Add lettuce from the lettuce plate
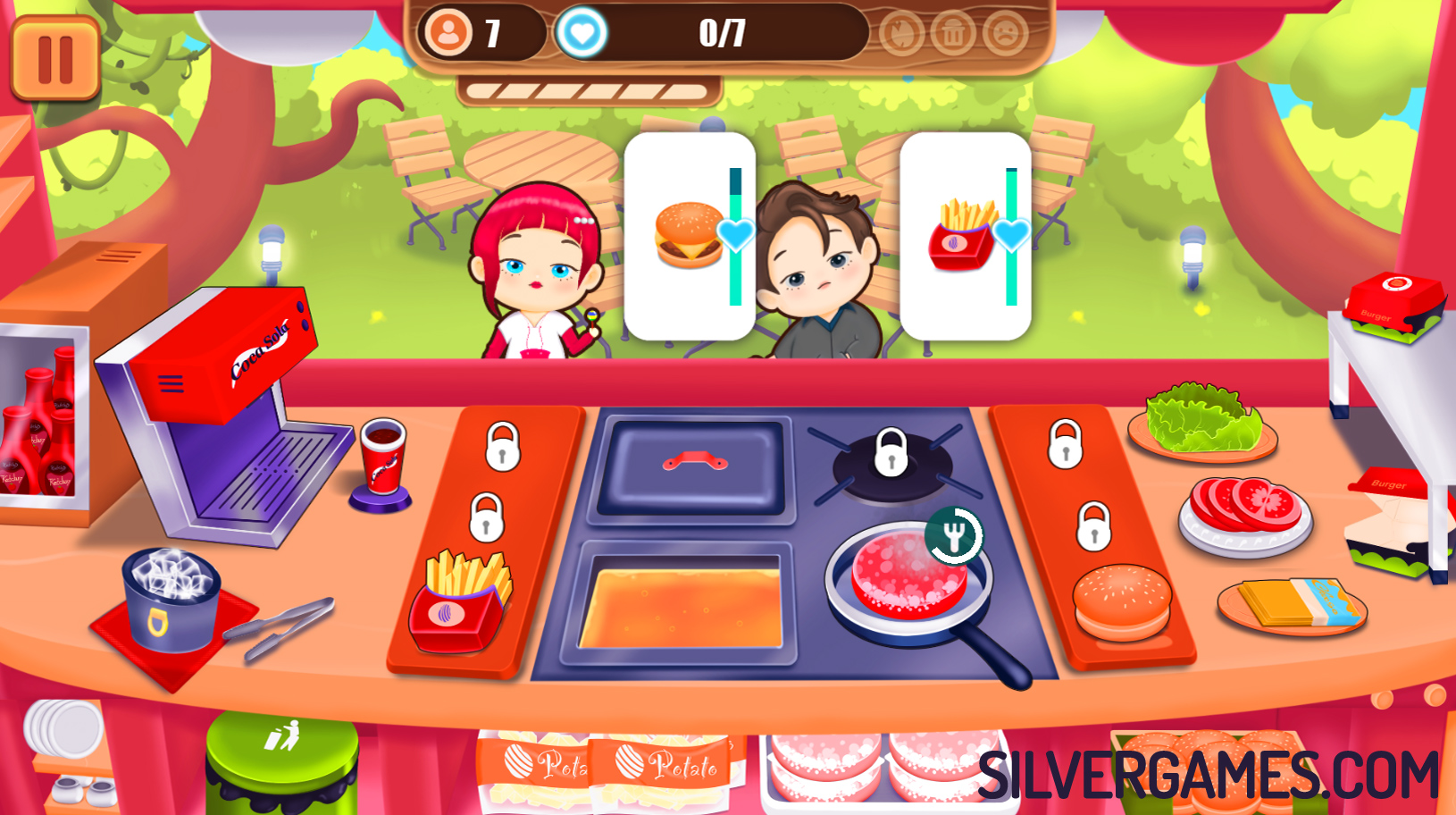 tap(1202, 420)
